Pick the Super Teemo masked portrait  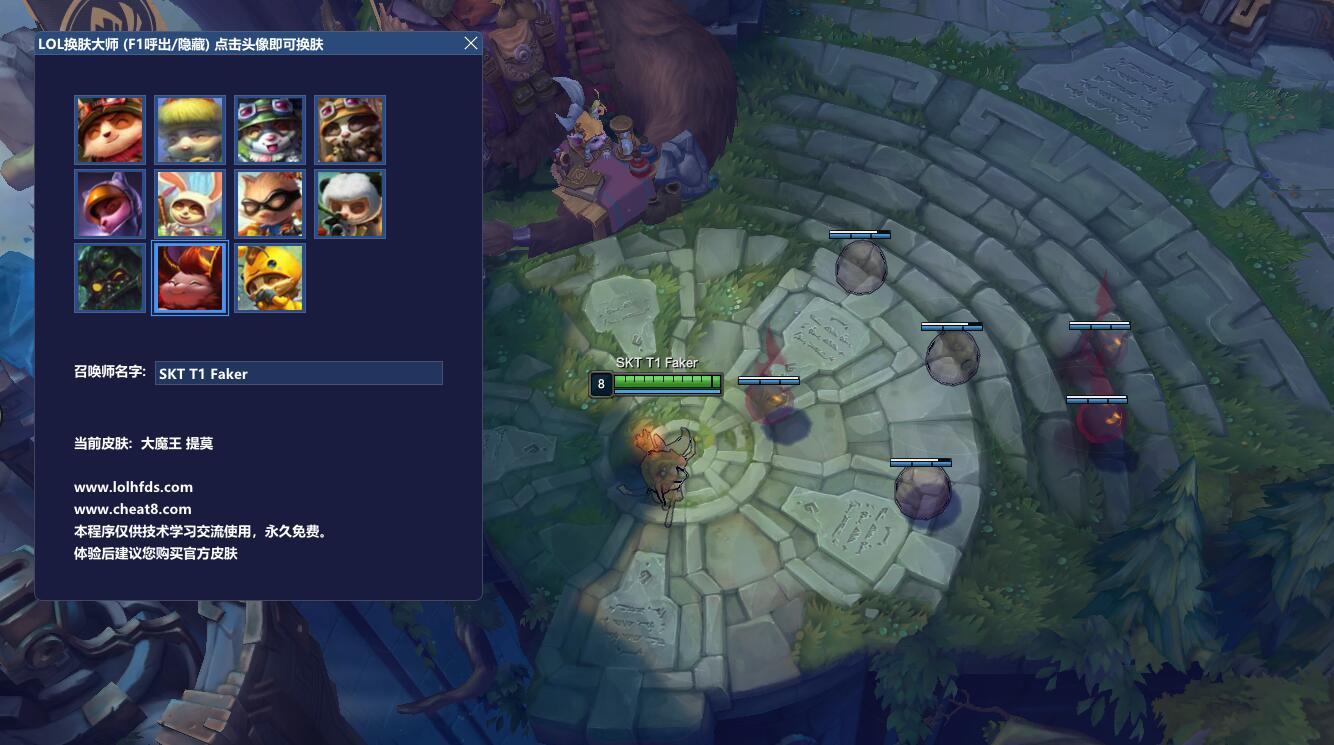click(270, 204)
